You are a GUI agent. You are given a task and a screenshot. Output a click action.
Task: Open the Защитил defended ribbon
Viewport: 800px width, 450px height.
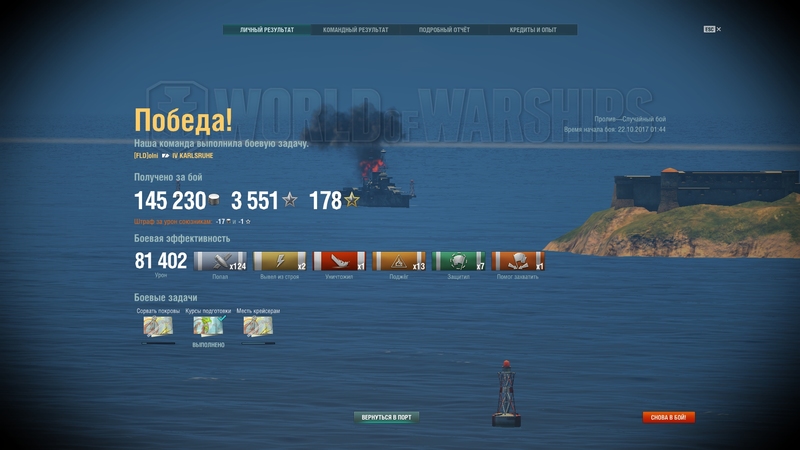(459, 262)
